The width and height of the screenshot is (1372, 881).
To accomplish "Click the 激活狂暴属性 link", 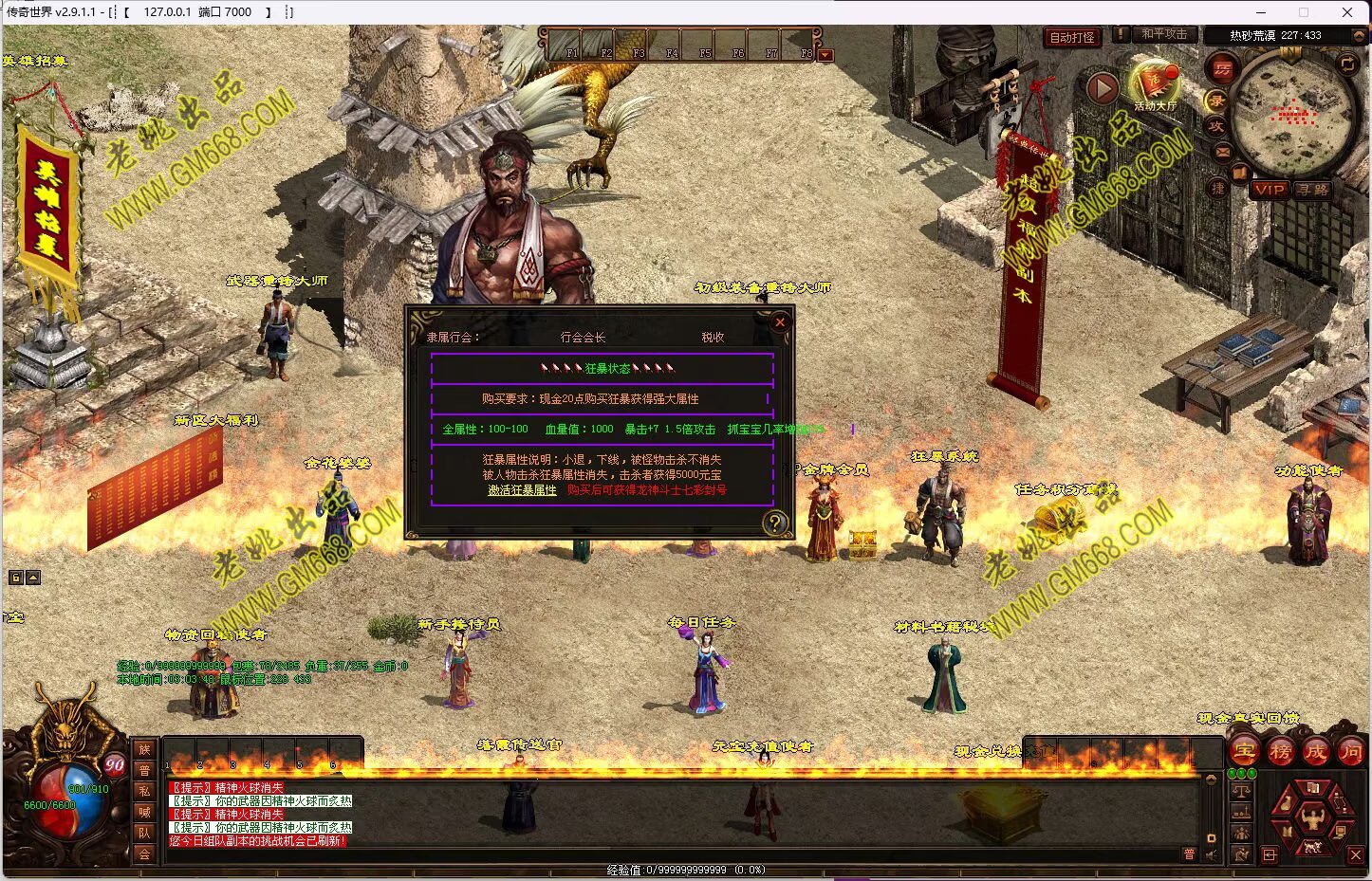I will [522, 490].
